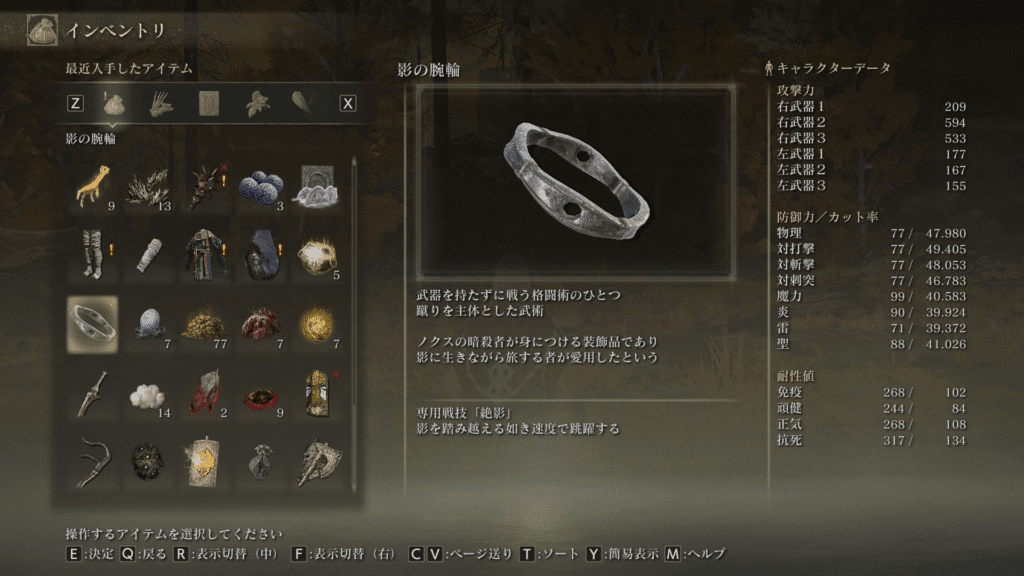Select the bandaged arm wrap armor
The image size is (1024, 576).
(148, 254)
